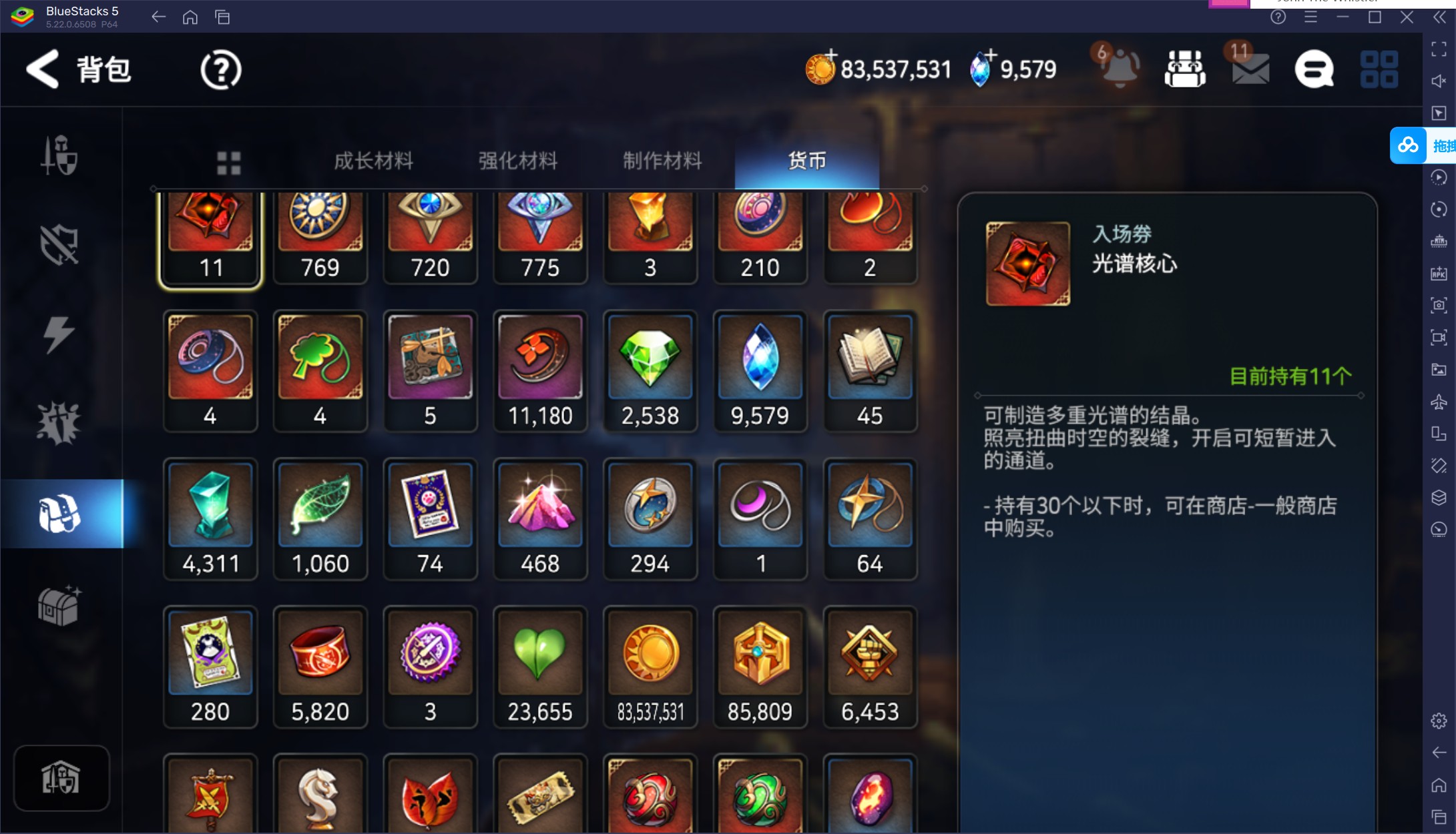
Task: Open the lightning bolt sidebar menu
Action: coord(59,334)
